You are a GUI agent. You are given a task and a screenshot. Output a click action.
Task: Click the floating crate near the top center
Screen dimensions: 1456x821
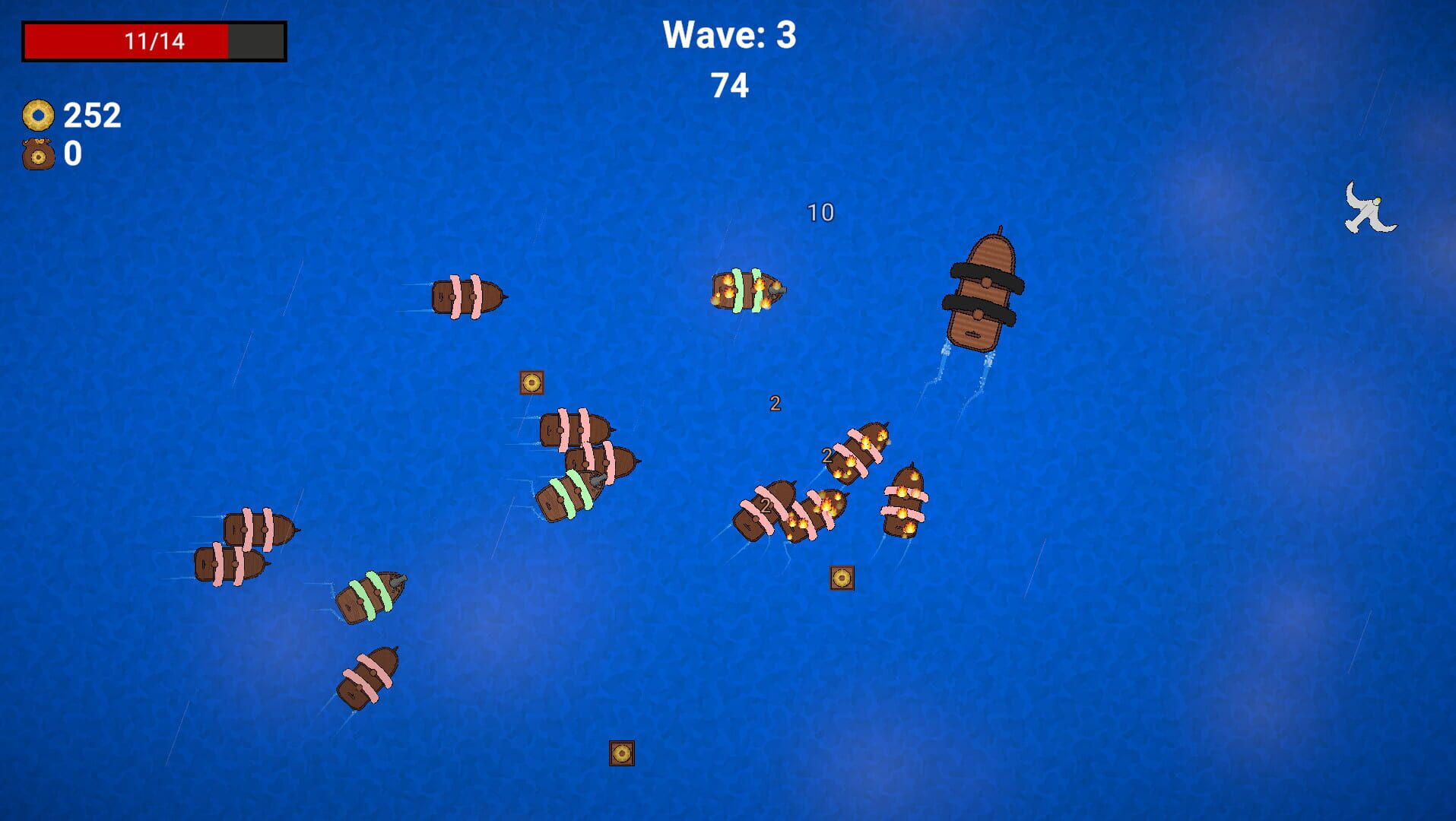click(531, 383)
